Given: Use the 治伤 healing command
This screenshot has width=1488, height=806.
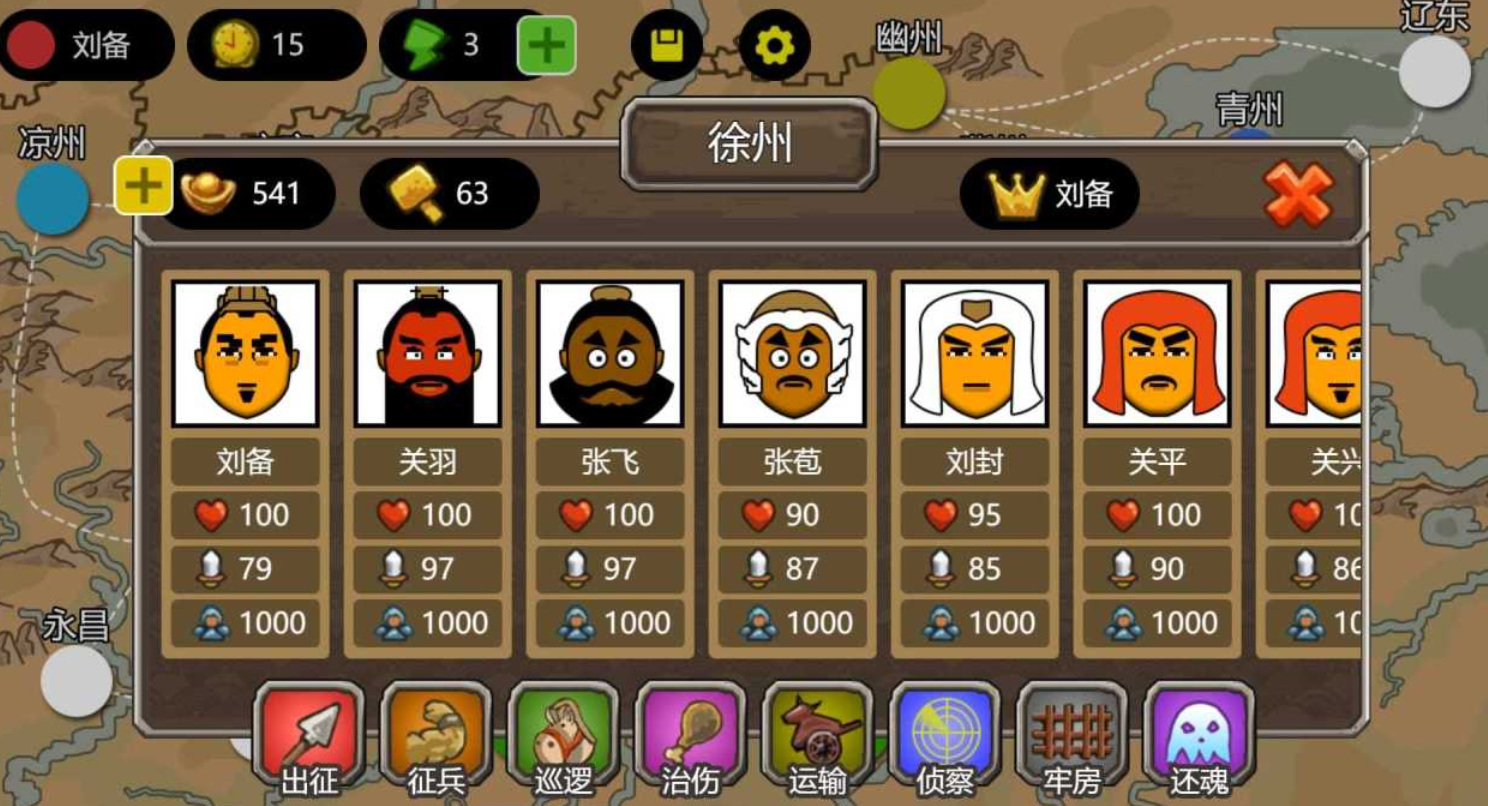Looking at the screenshot, I should coord(690,735).
